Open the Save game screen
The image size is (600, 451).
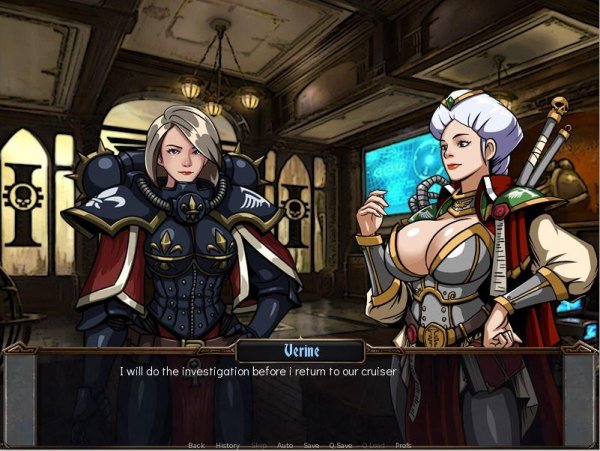[312, 445]
